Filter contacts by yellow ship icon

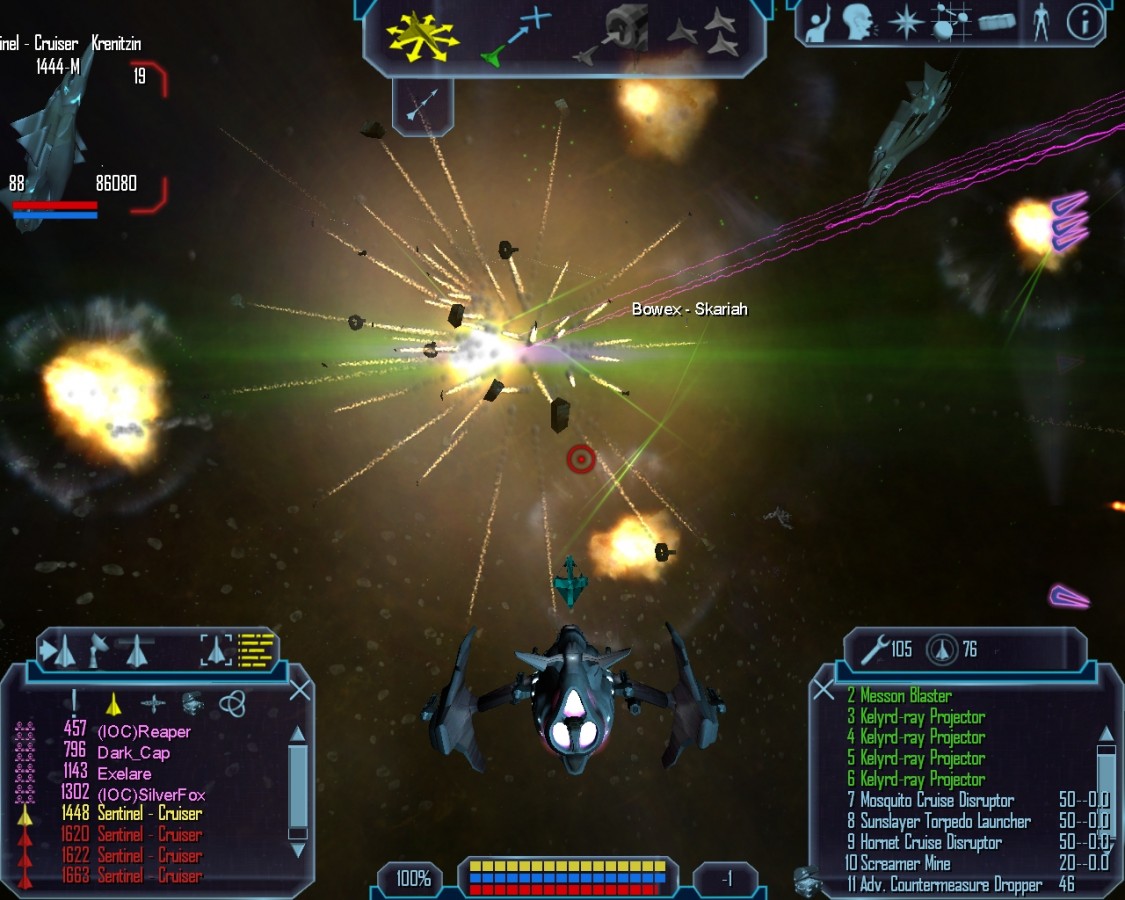tap(113, 703)
